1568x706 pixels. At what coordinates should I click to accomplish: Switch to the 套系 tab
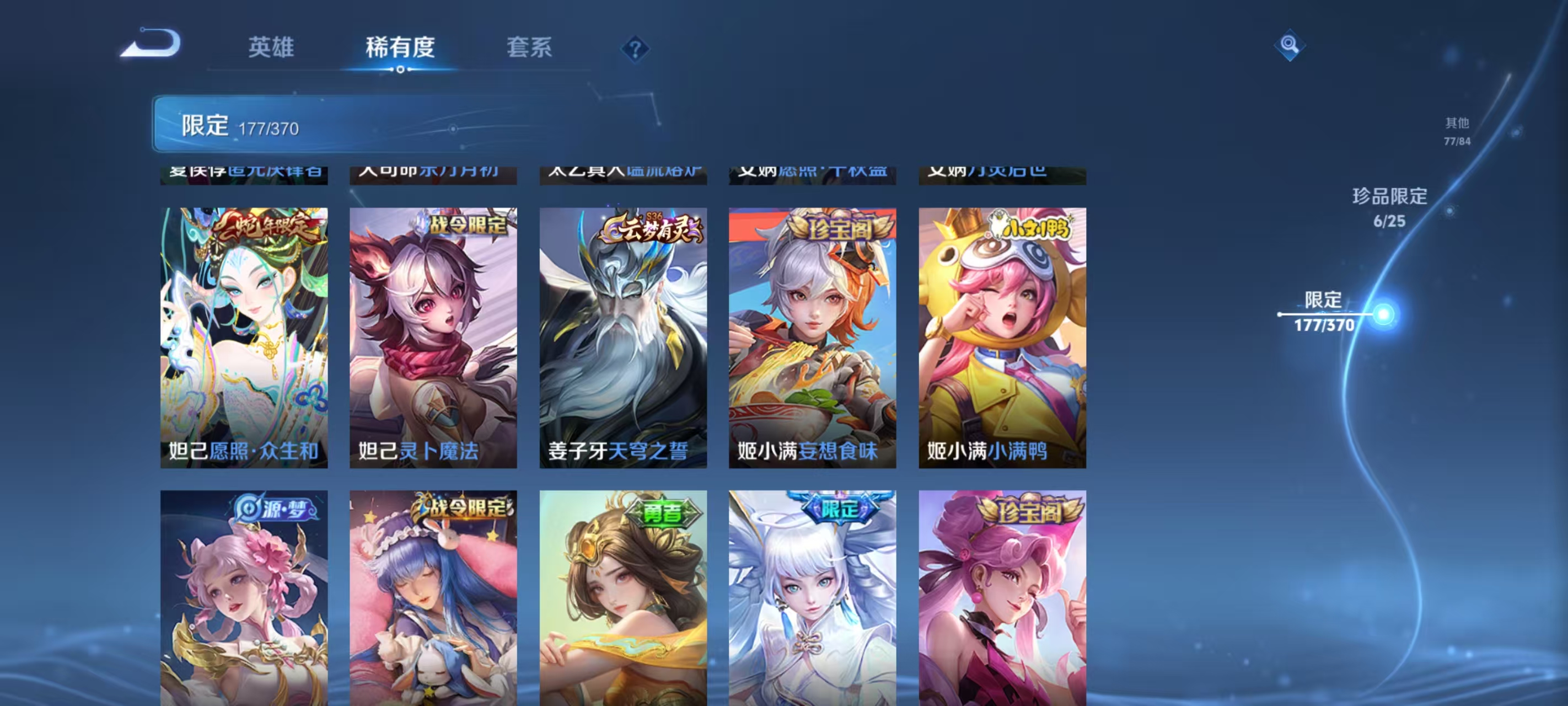coord(528,47)
